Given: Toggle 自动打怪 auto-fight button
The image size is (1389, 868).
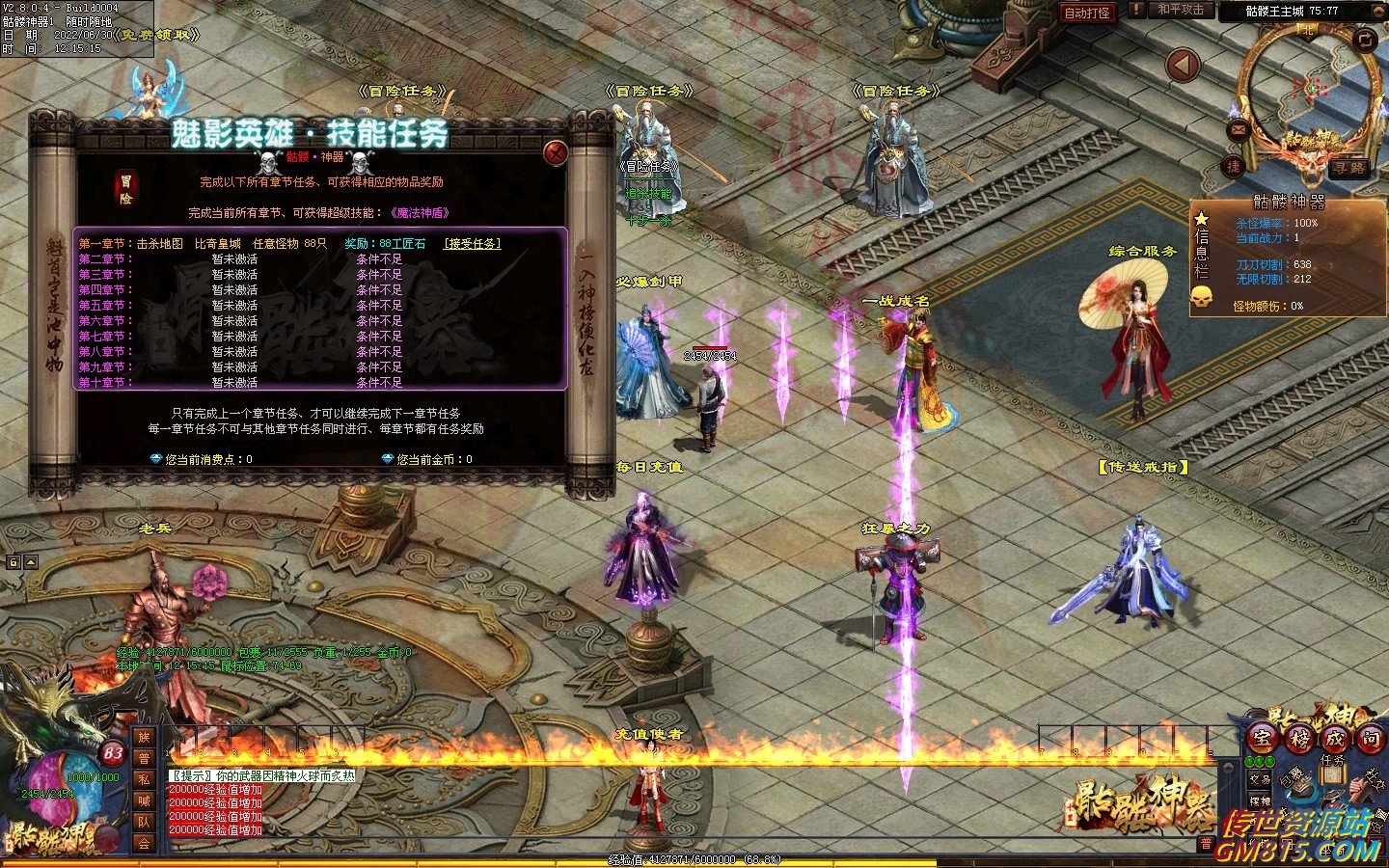Looking at the screenshot, I should [1087, 13].
